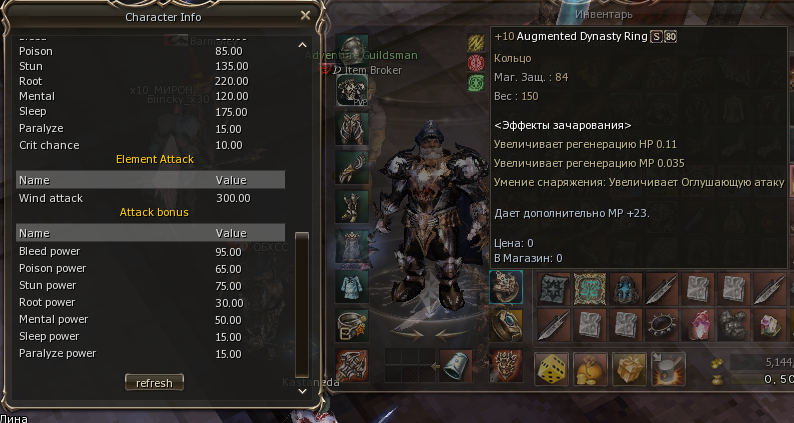
Task: Select the Stun power row
Action: 150,285
